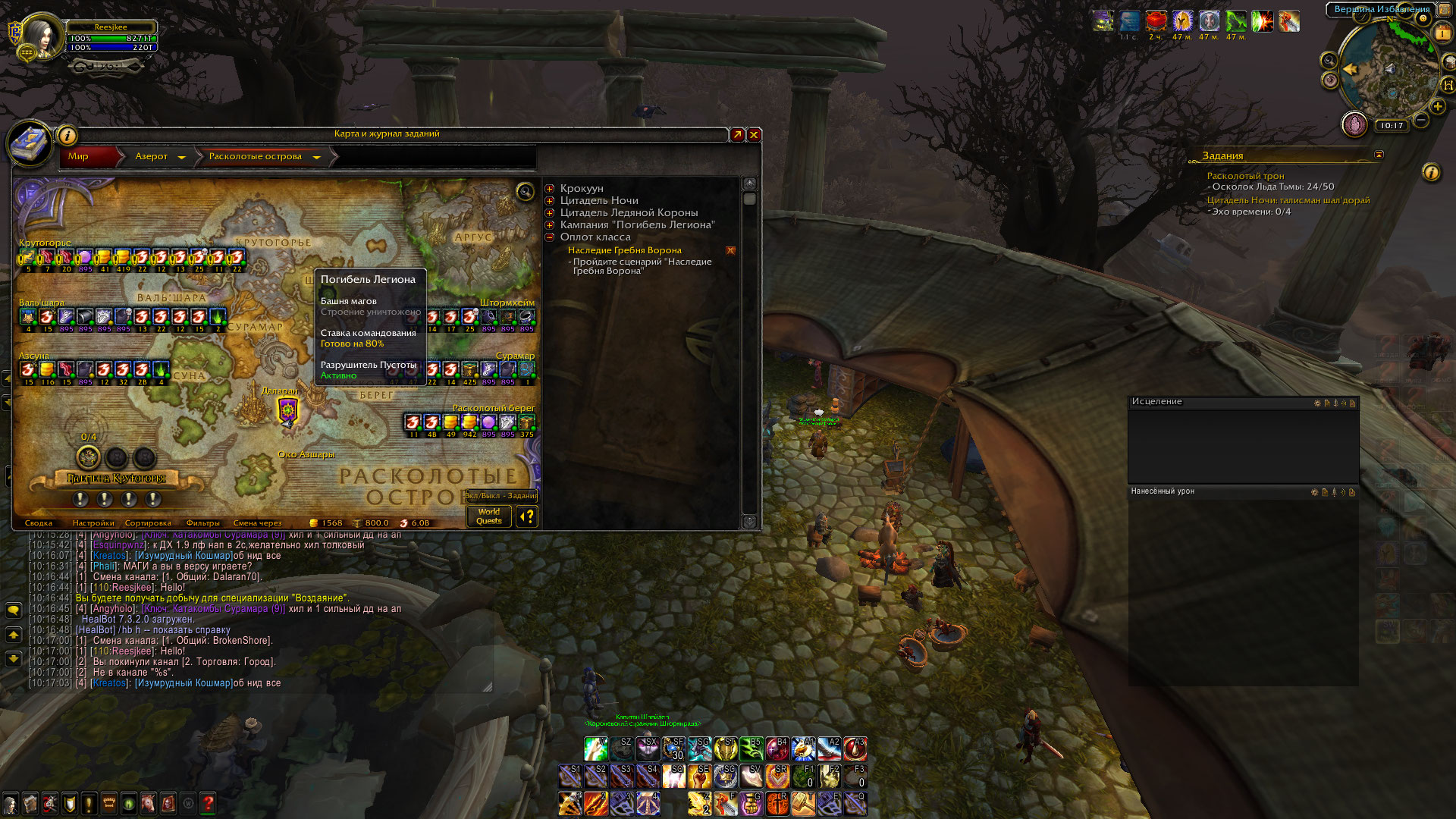Screen dimensions: 1456x819
Task: Open the Расколотые острова zone dropdown
Action: [316, 157]
